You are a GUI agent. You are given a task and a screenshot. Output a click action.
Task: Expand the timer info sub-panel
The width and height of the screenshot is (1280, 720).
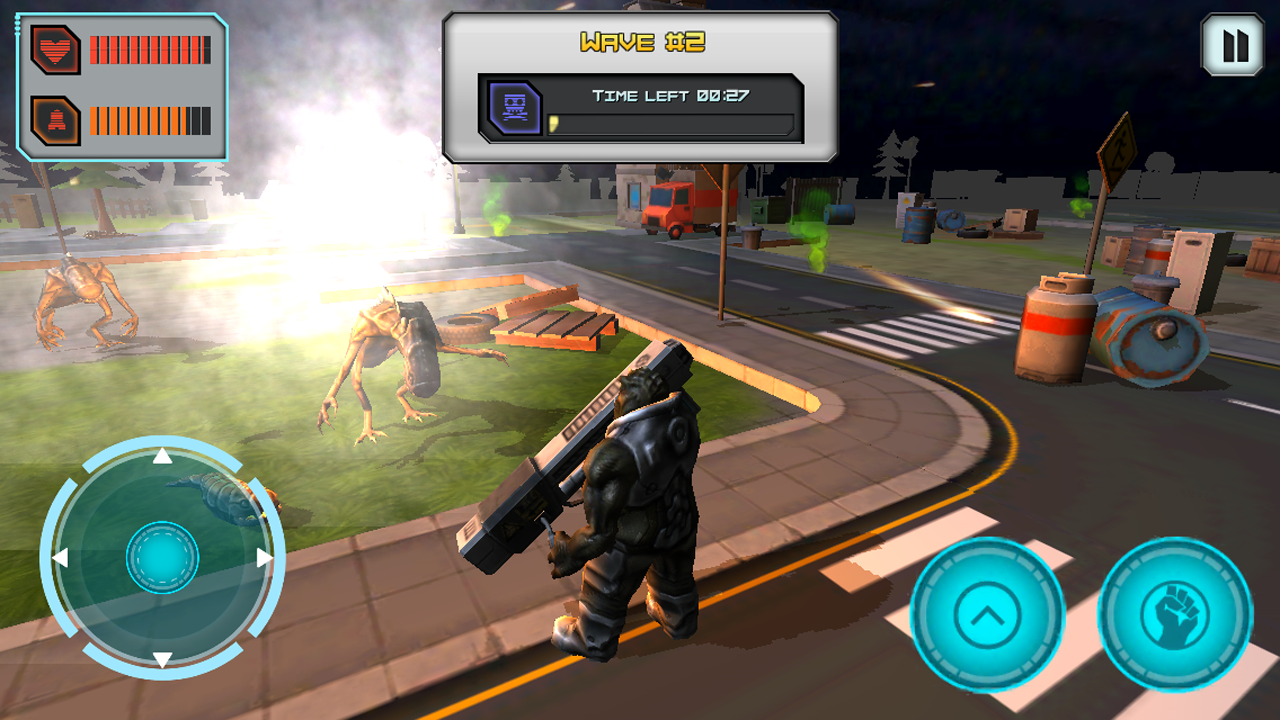(x=640, y=108)
